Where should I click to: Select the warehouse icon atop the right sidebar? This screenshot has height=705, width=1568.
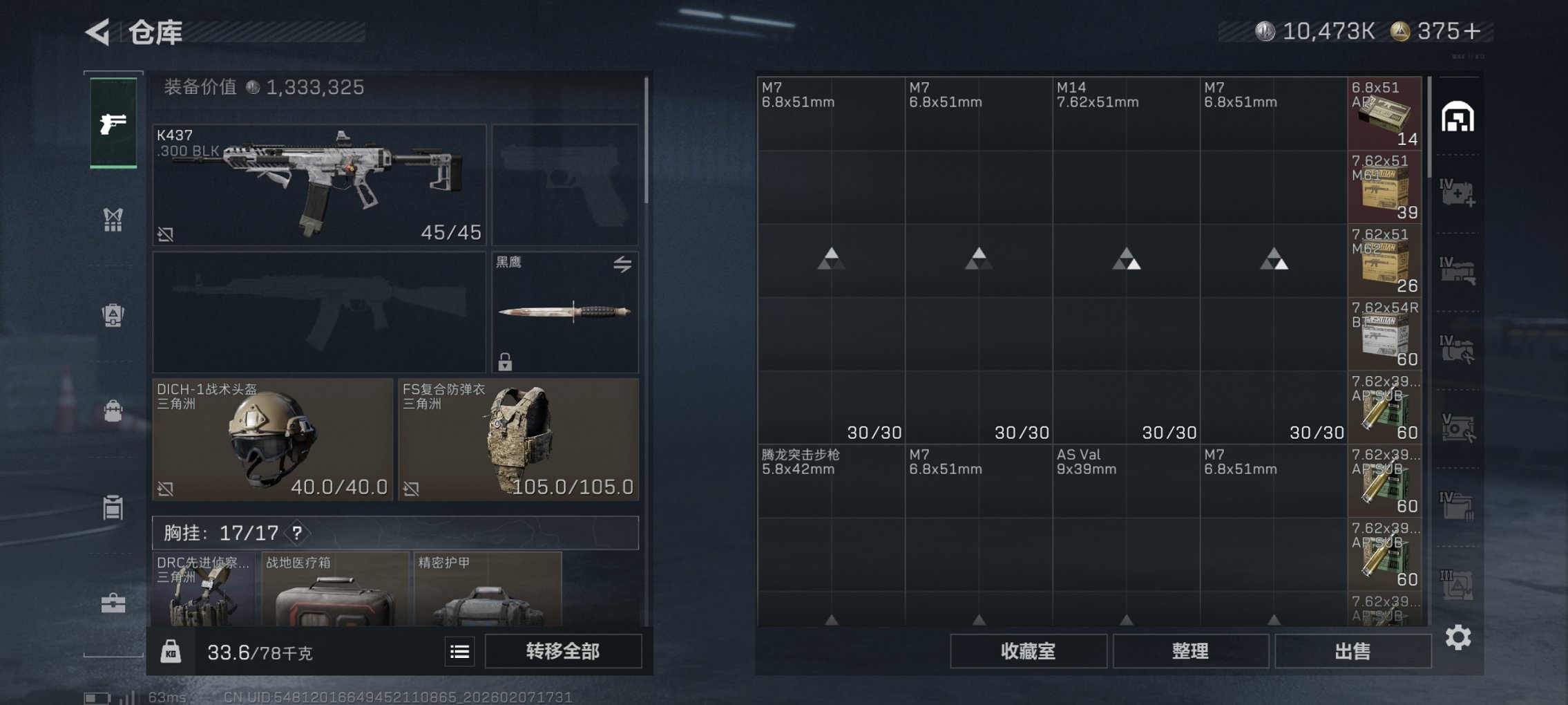point(1457,117)
